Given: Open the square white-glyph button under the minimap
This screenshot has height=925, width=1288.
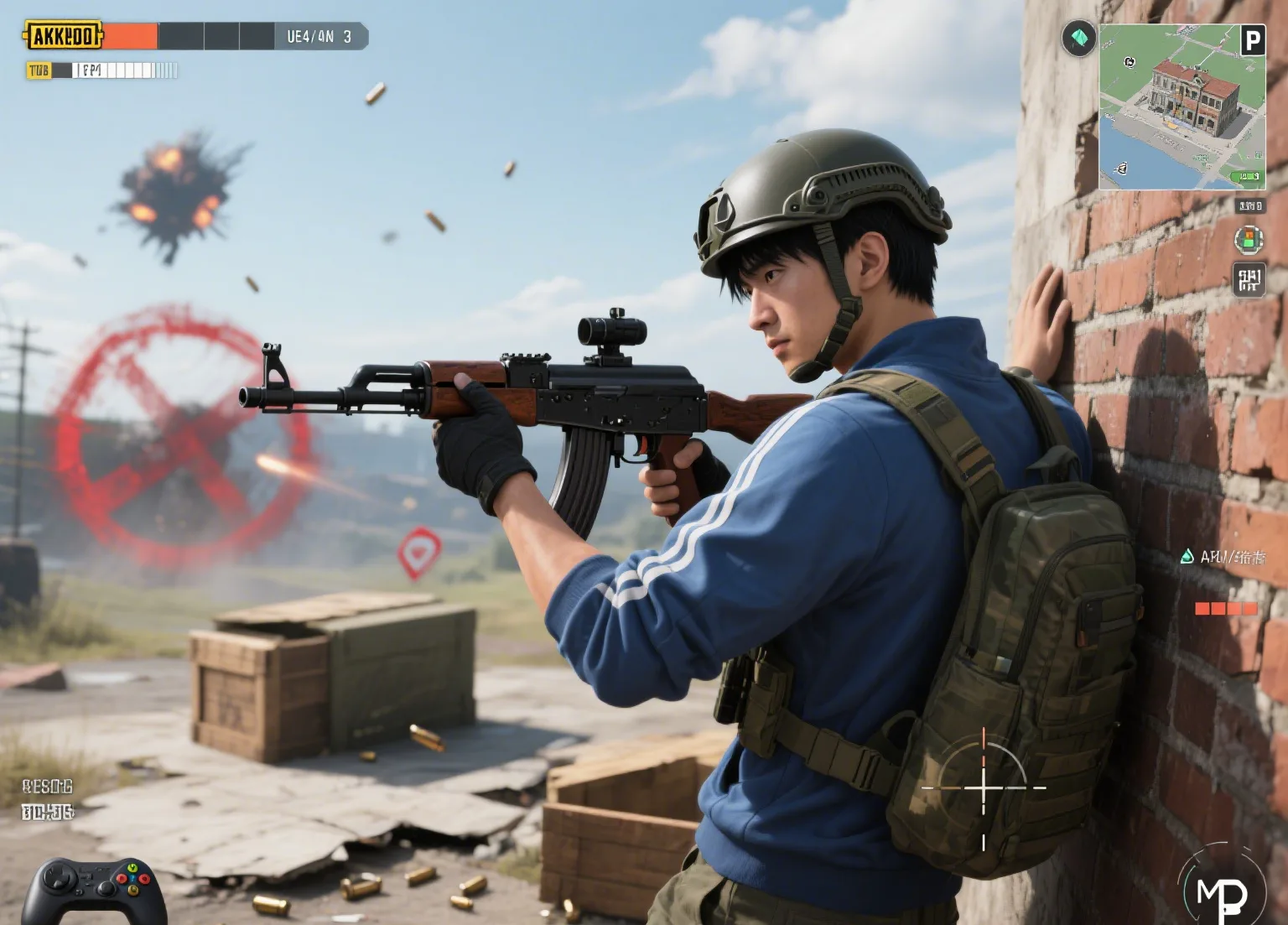Looking at the screenshot, I should (x=1249, y=279).
